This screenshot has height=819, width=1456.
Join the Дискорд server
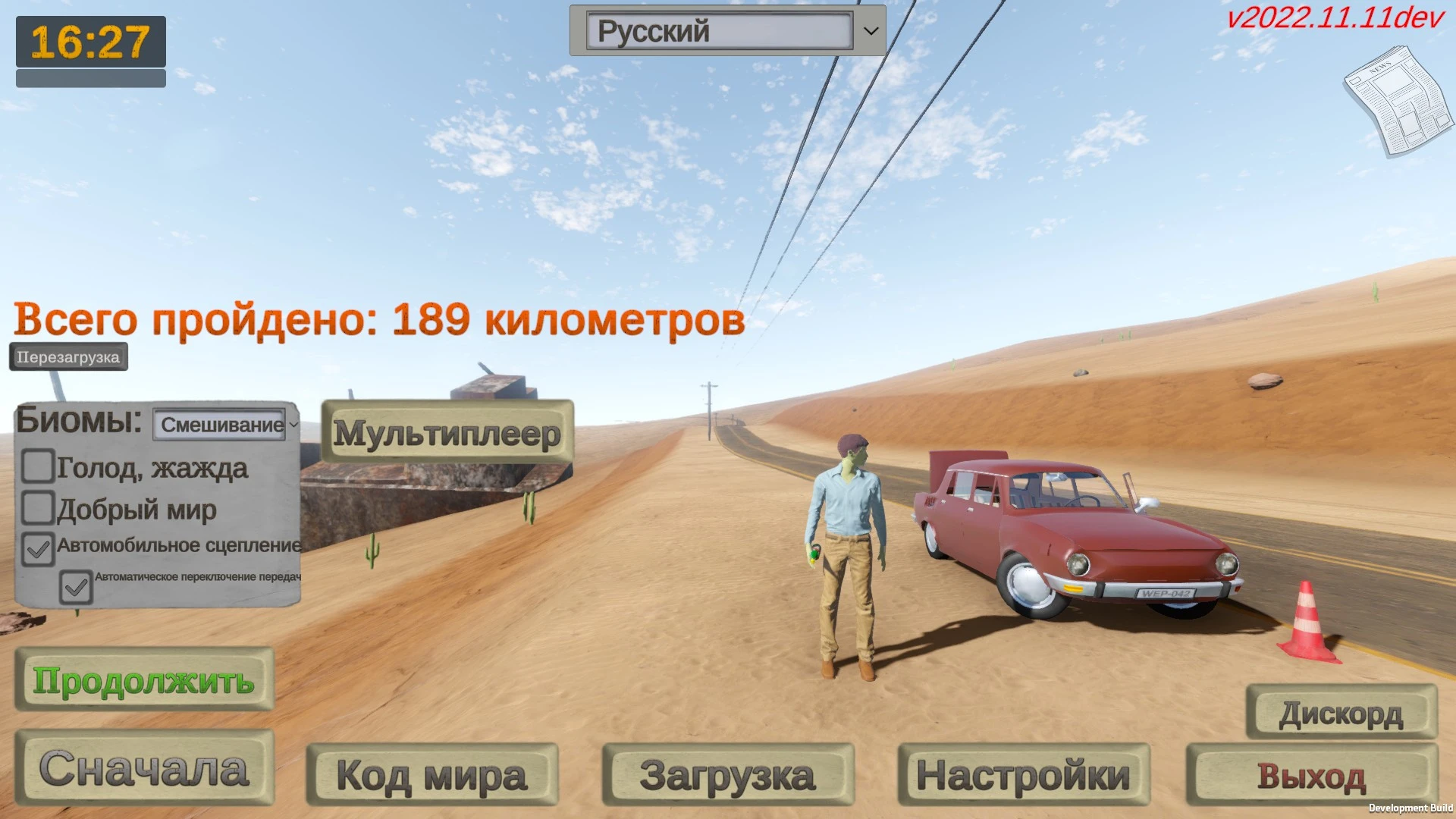[x=1342, y=713]
